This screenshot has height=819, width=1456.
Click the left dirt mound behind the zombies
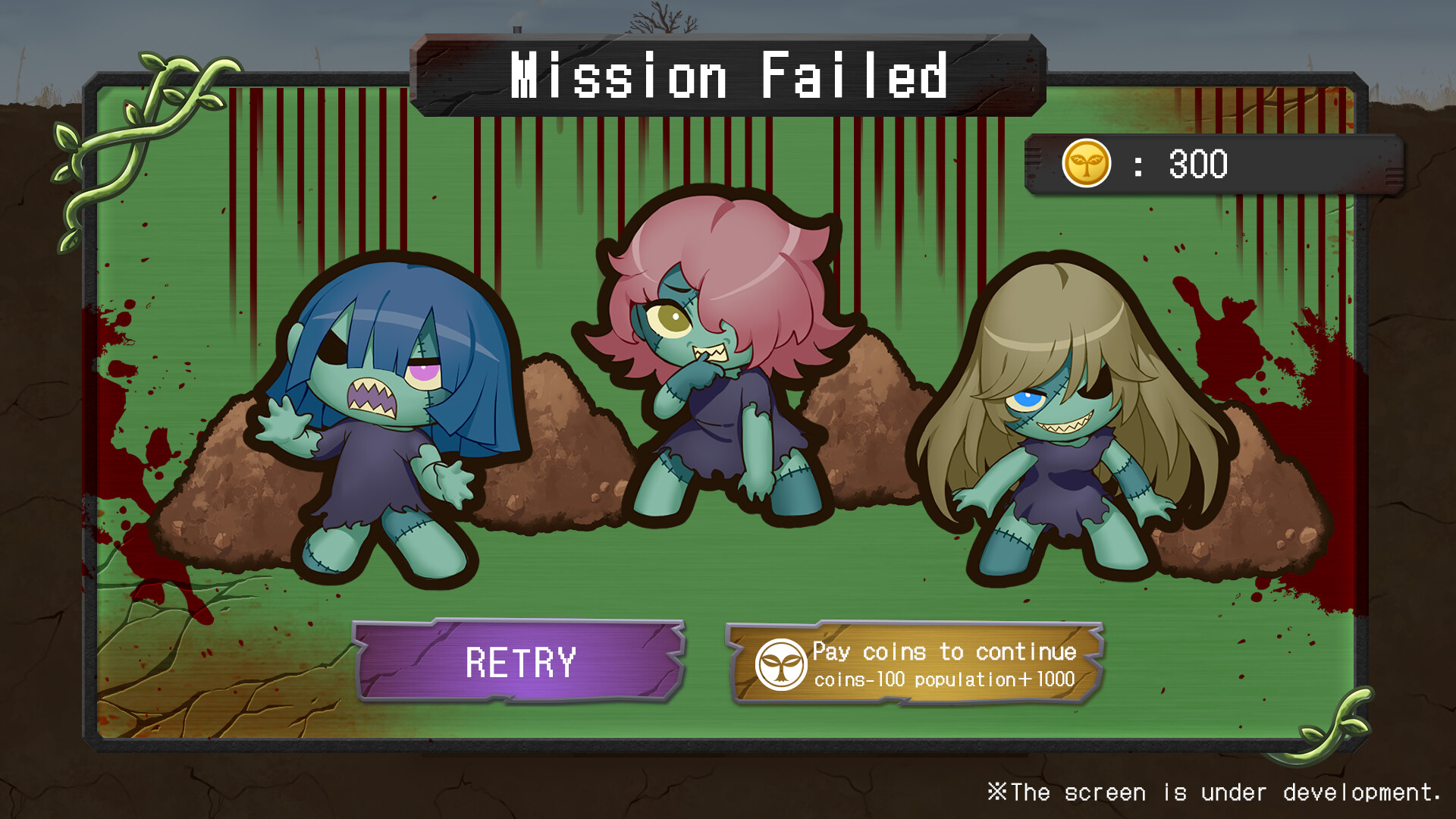point(227,493)
